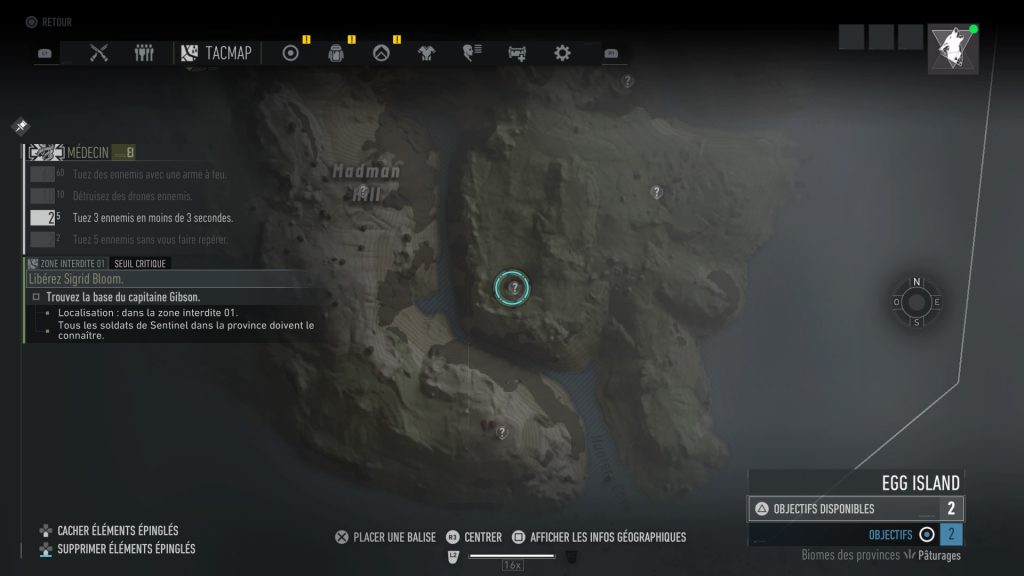Select the highlighted question mark map marker
This screenshot has width=1024, height=576.
(512, 288)
